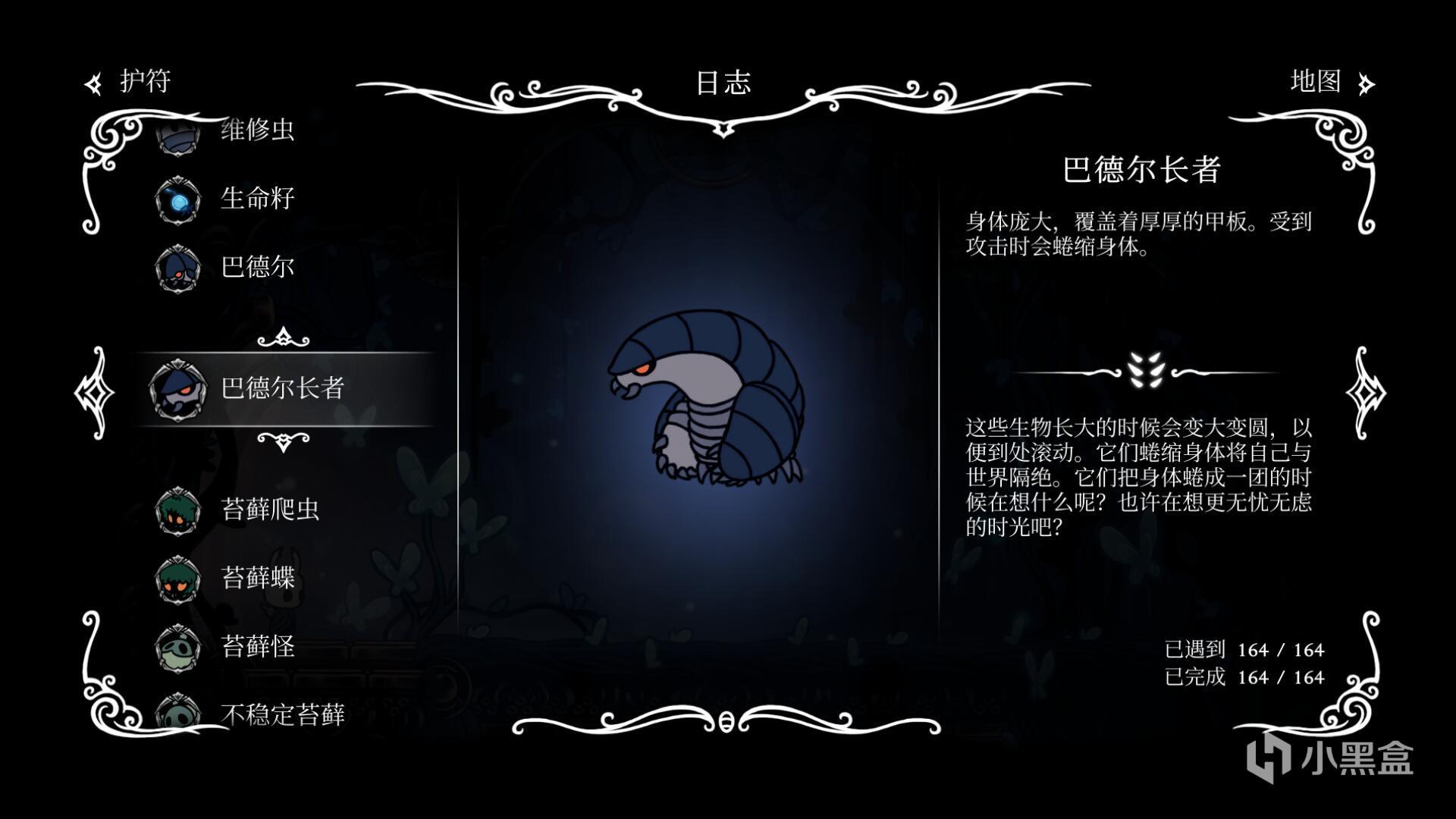Click the left pane-switch diamond arrow
Viewport: 1456px width, 819px height.
pyautogui.click(x=95, y=393)
